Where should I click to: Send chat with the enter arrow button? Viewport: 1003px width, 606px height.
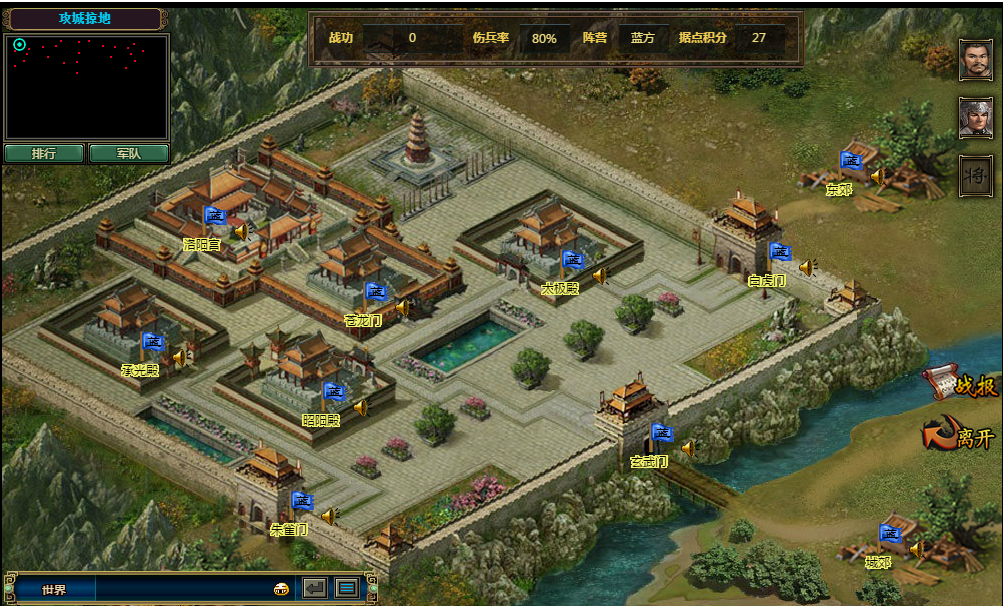315,588
